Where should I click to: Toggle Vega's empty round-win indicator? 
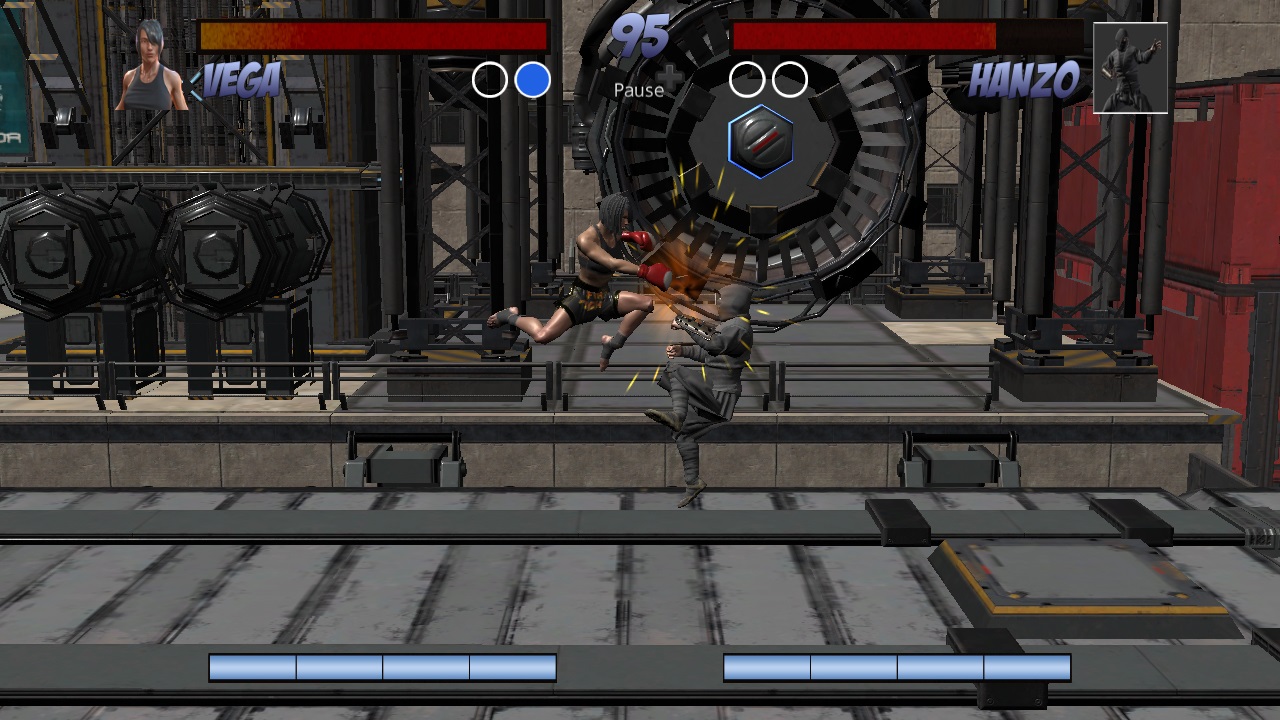pyautogui.click(x=491, y=78)
